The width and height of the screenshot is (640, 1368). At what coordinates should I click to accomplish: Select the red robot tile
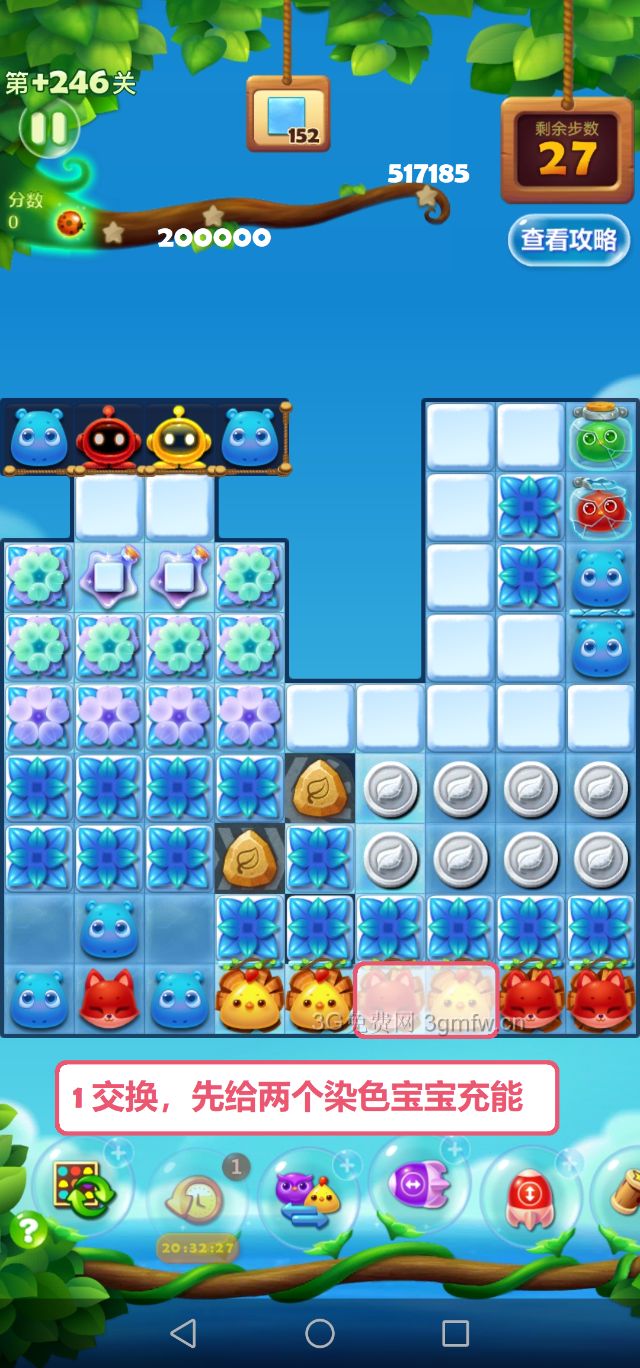coord(109,438)
